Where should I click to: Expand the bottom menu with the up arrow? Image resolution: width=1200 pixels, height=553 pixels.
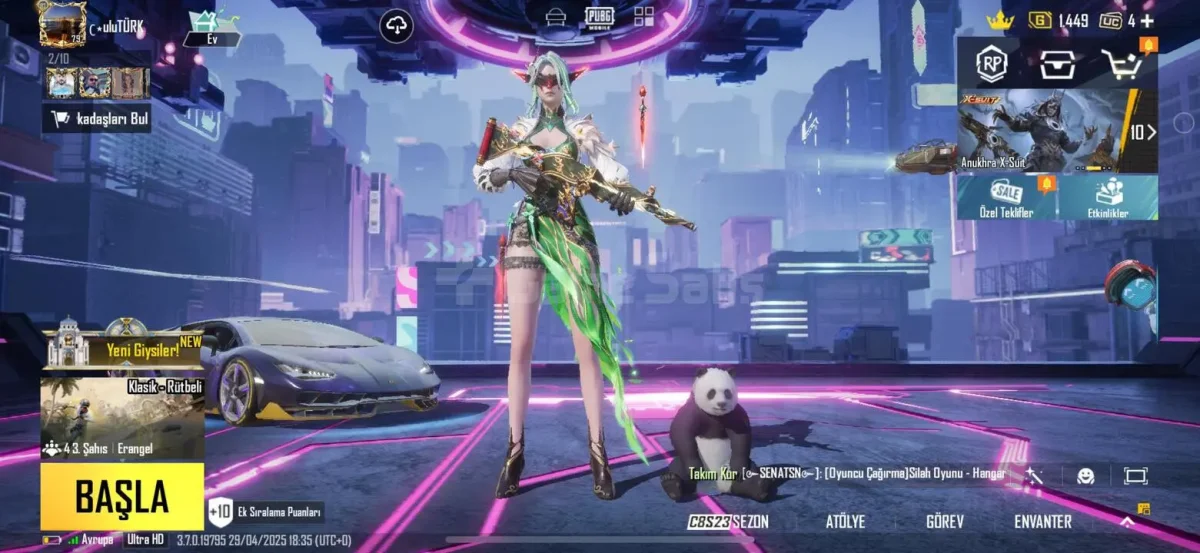tap(1127, 522)
